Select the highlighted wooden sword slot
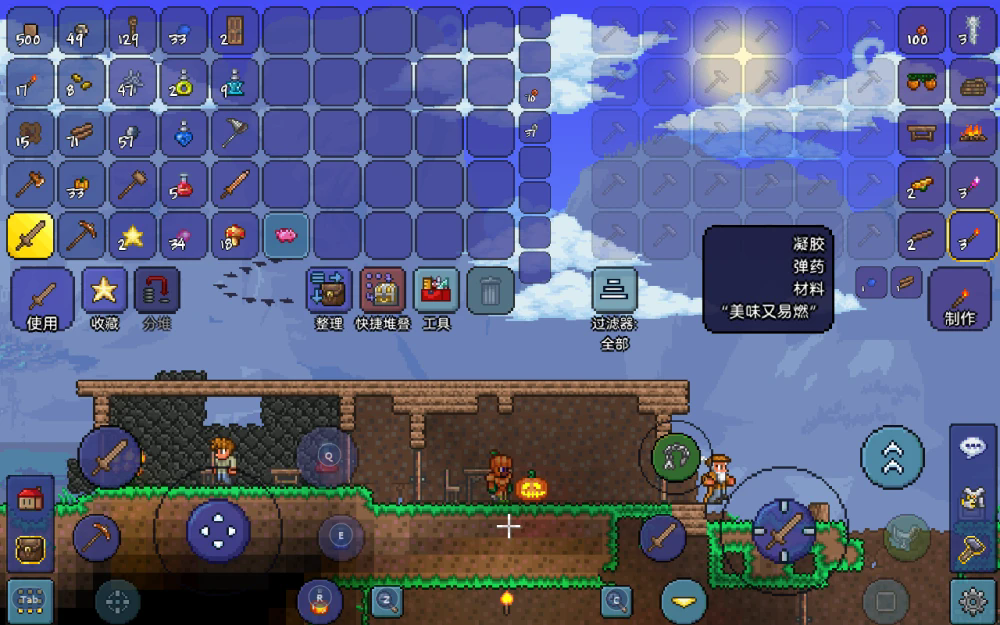1000x625 pixels. click(30, 235)
